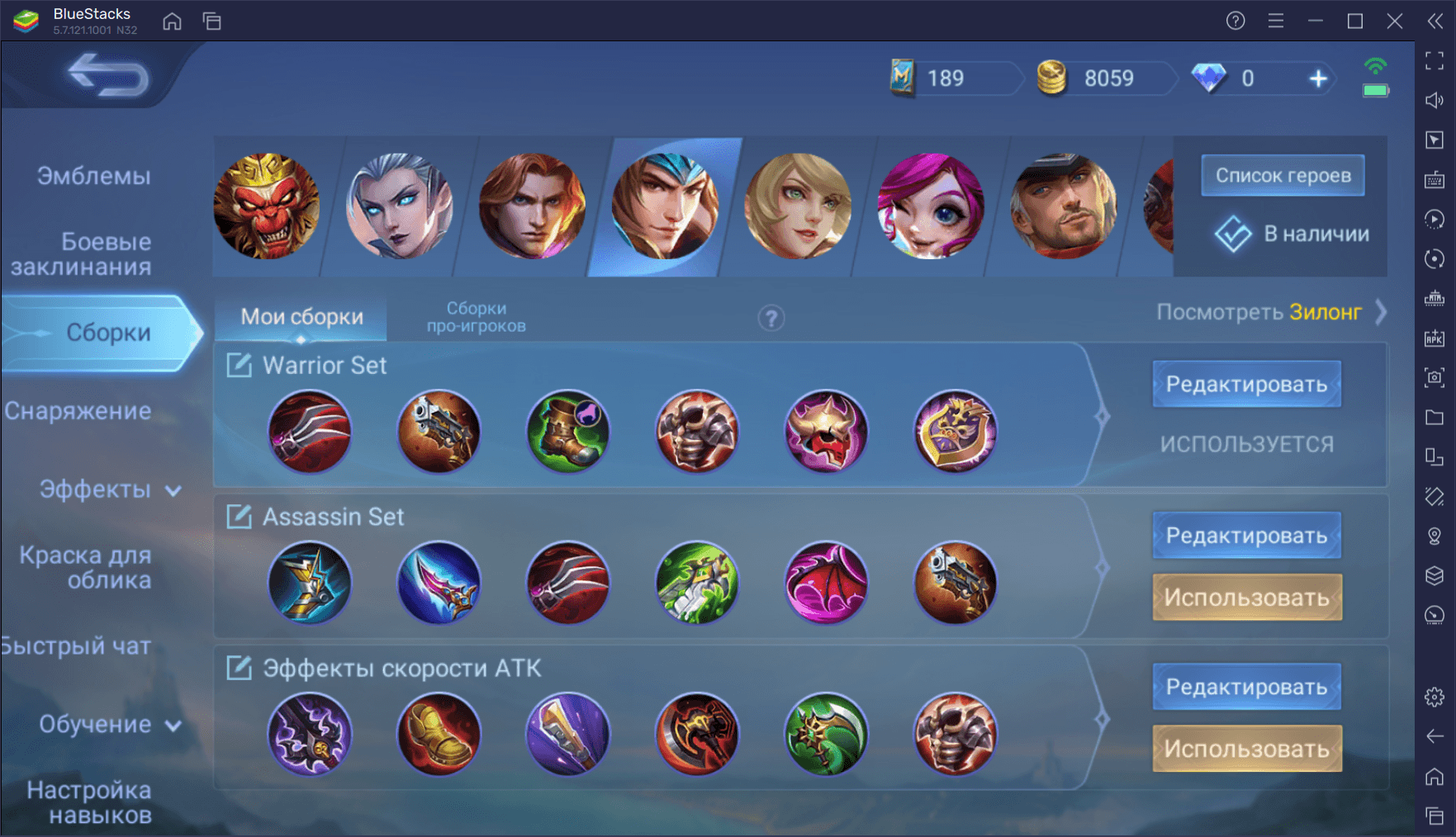Open the Посмотреть Зилонг link

coord(1270,312)
